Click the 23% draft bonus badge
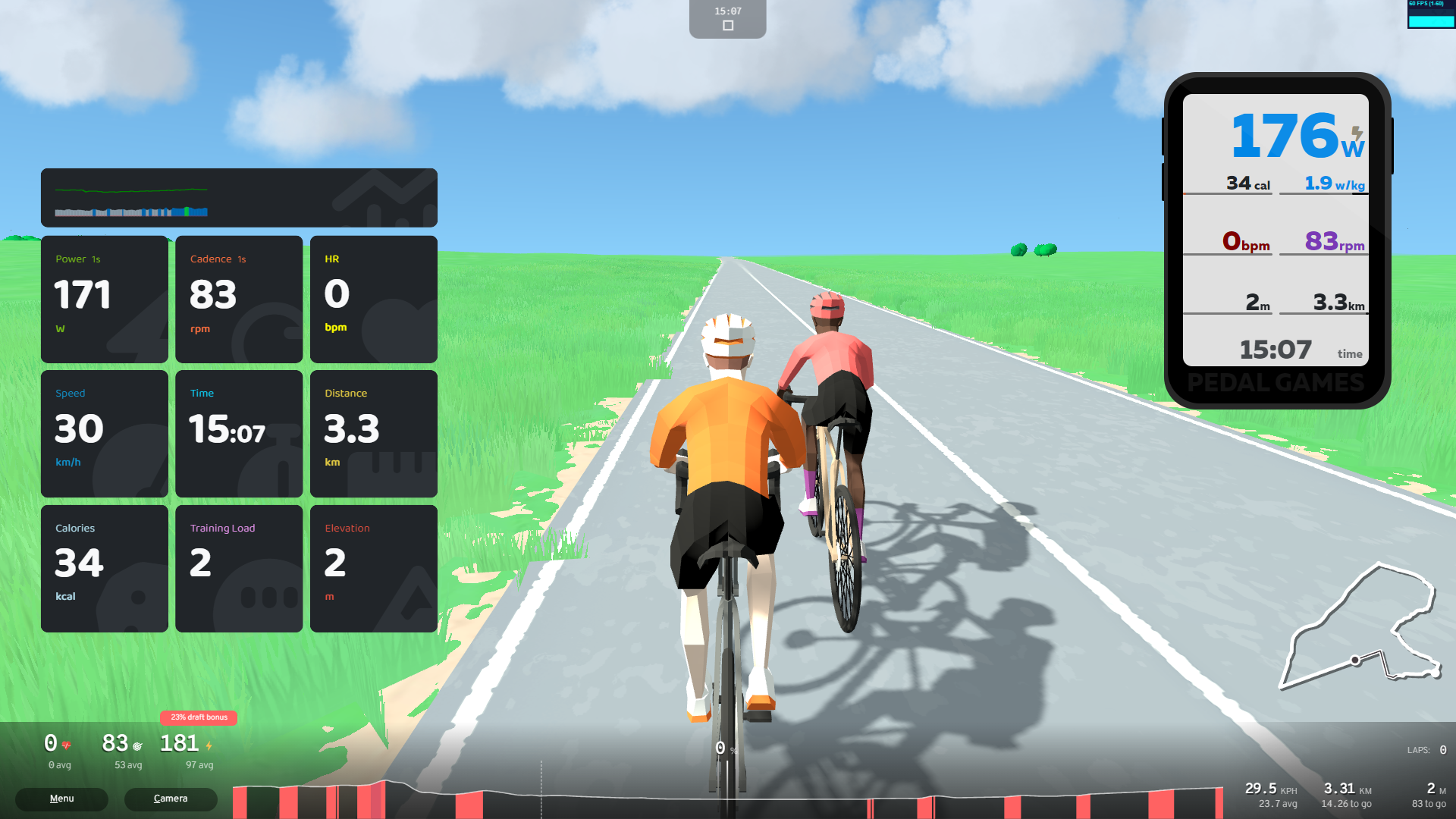This screenshot has height=819, width=1456. tap(199, 717)
